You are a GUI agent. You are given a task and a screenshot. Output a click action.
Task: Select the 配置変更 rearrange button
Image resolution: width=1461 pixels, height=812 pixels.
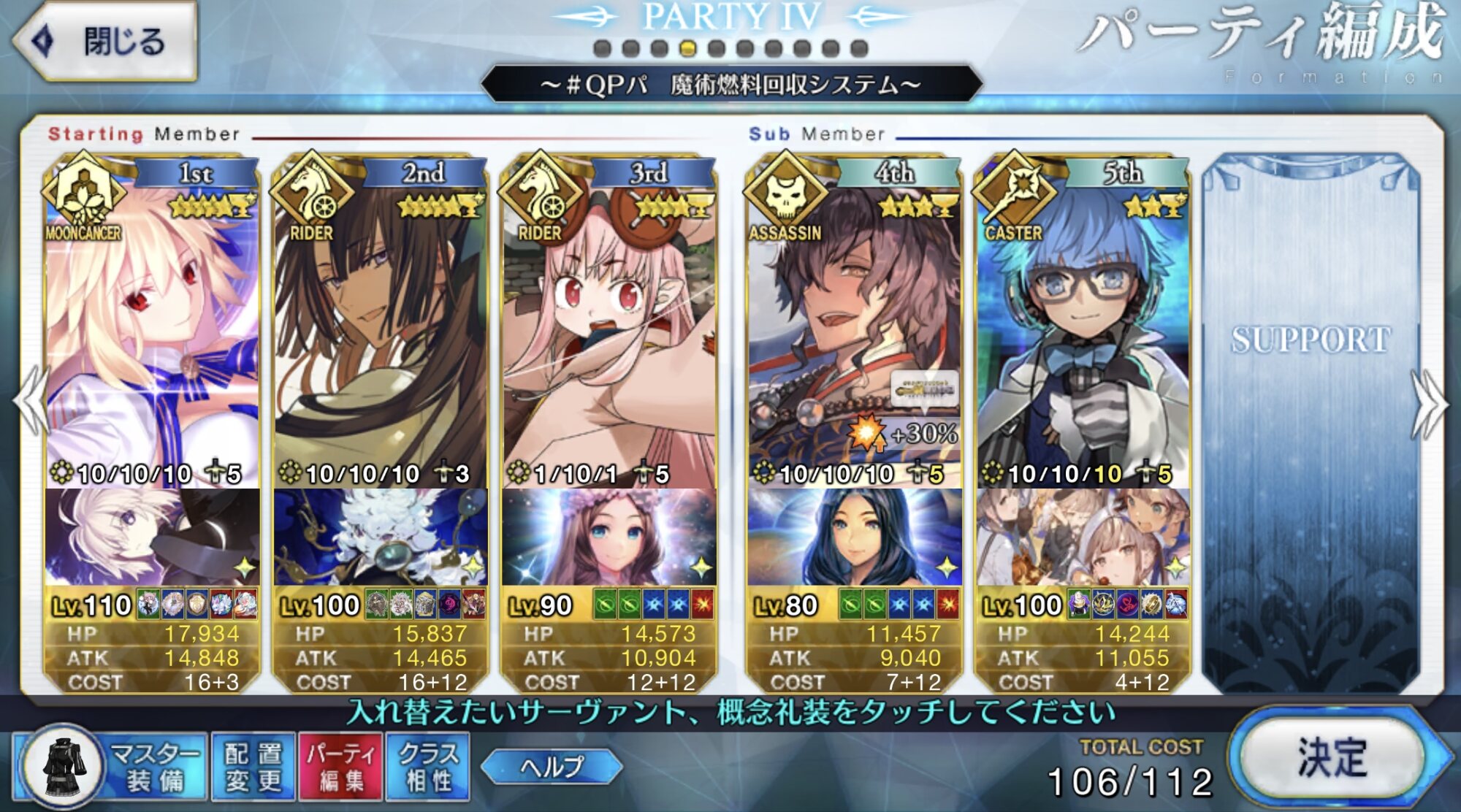coord(253,767)
